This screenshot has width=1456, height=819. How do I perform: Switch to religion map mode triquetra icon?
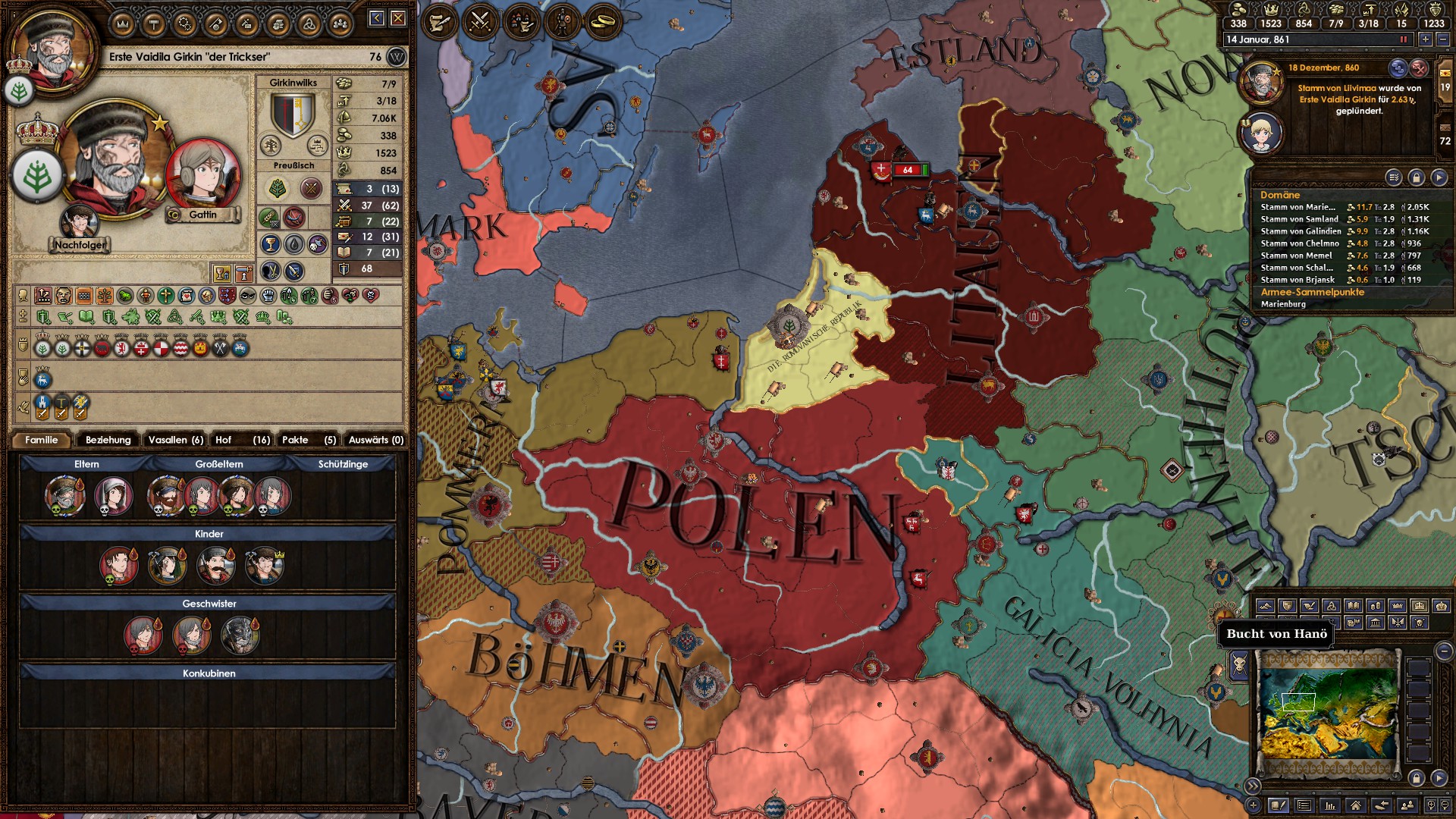pyautogui.click(x=1332, y=606)
